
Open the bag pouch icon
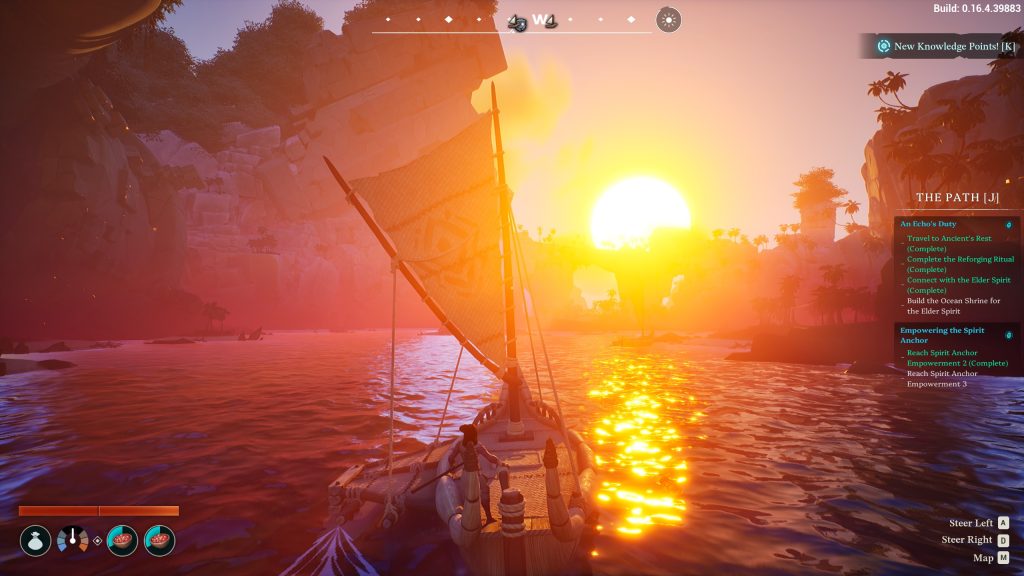(35, 541)
